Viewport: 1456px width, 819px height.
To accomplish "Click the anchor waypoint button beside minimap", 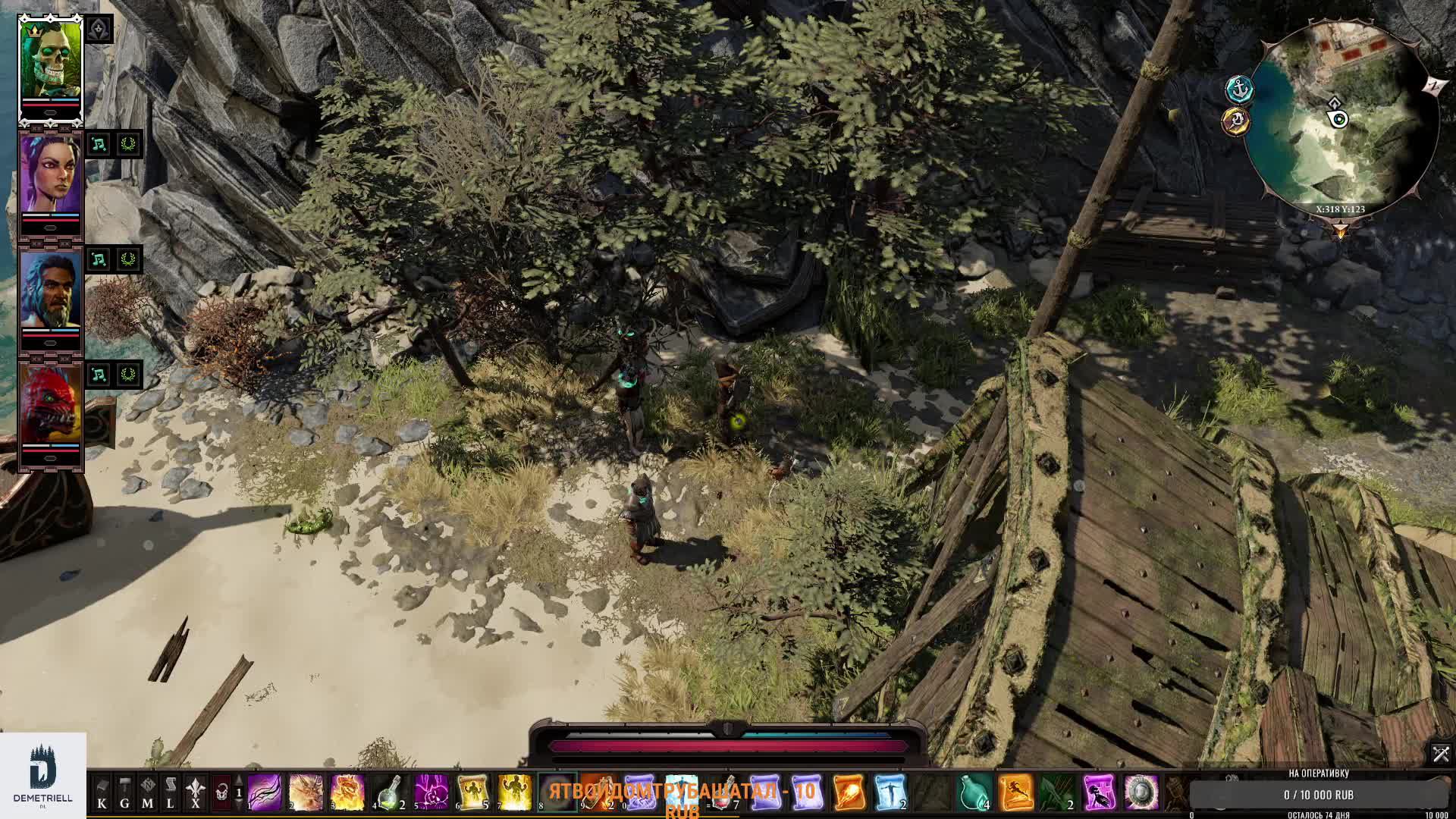I will tap(1239, 89).
